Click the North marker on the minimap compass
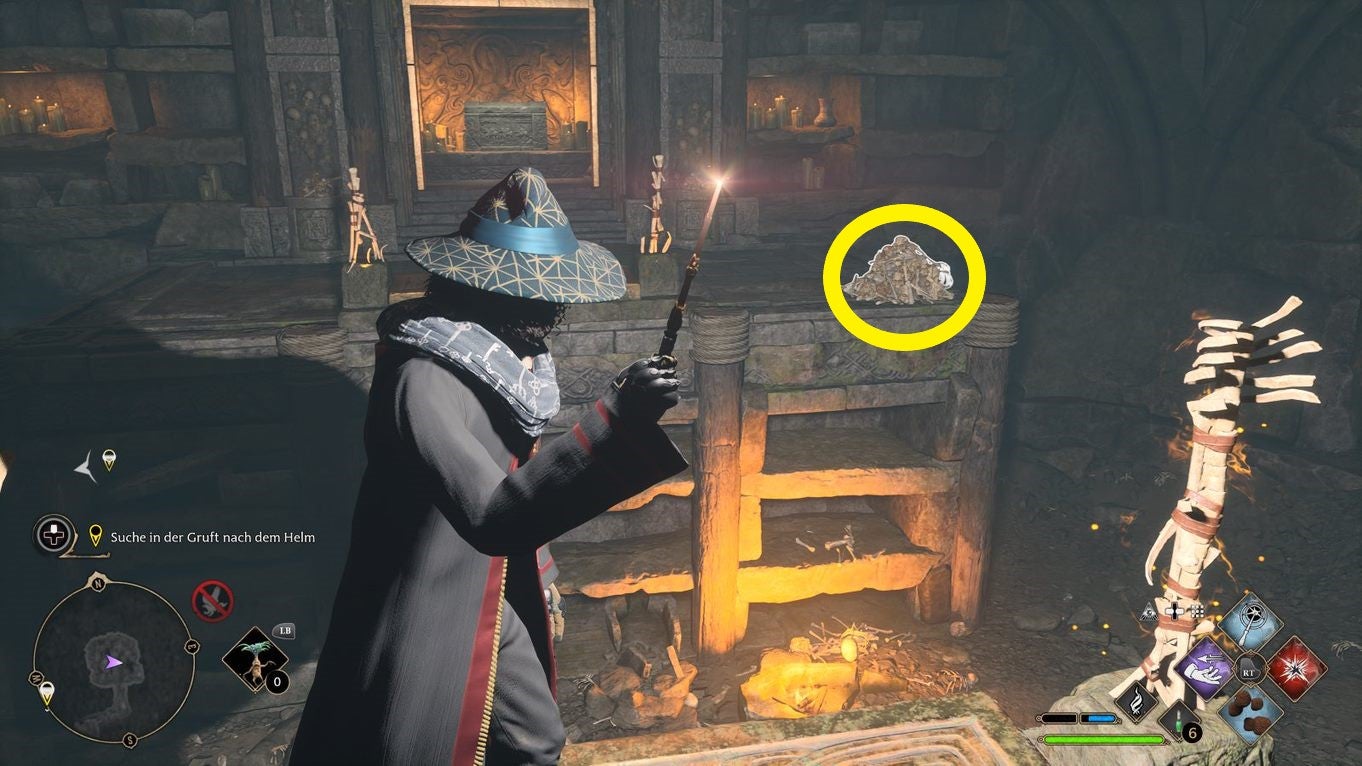 [x=98, y=582]
